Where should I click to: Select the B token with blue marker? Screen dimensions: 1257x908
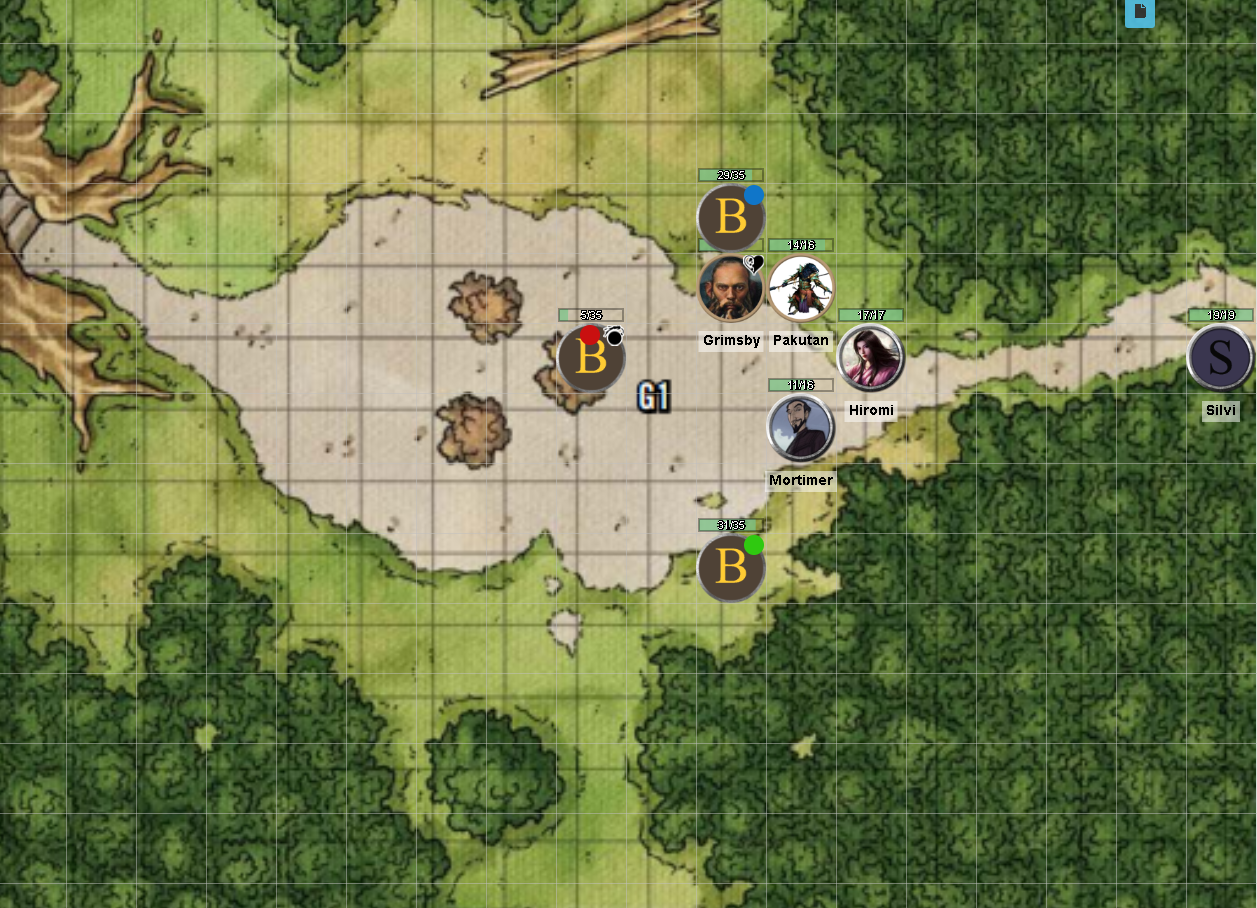click(x=731, y=218)
